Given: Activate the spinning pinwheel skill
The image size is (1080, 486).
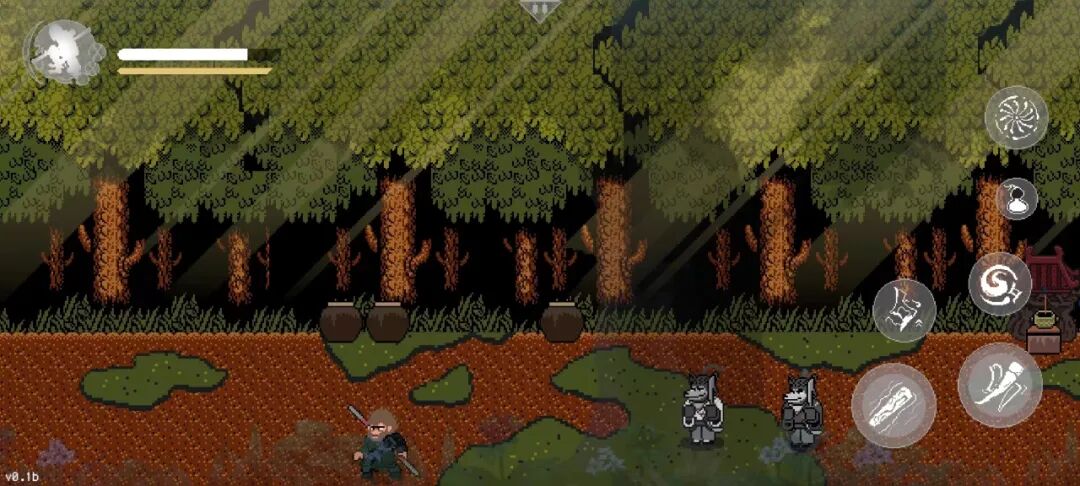Looking at the screenshot, I should (1016, 118).
